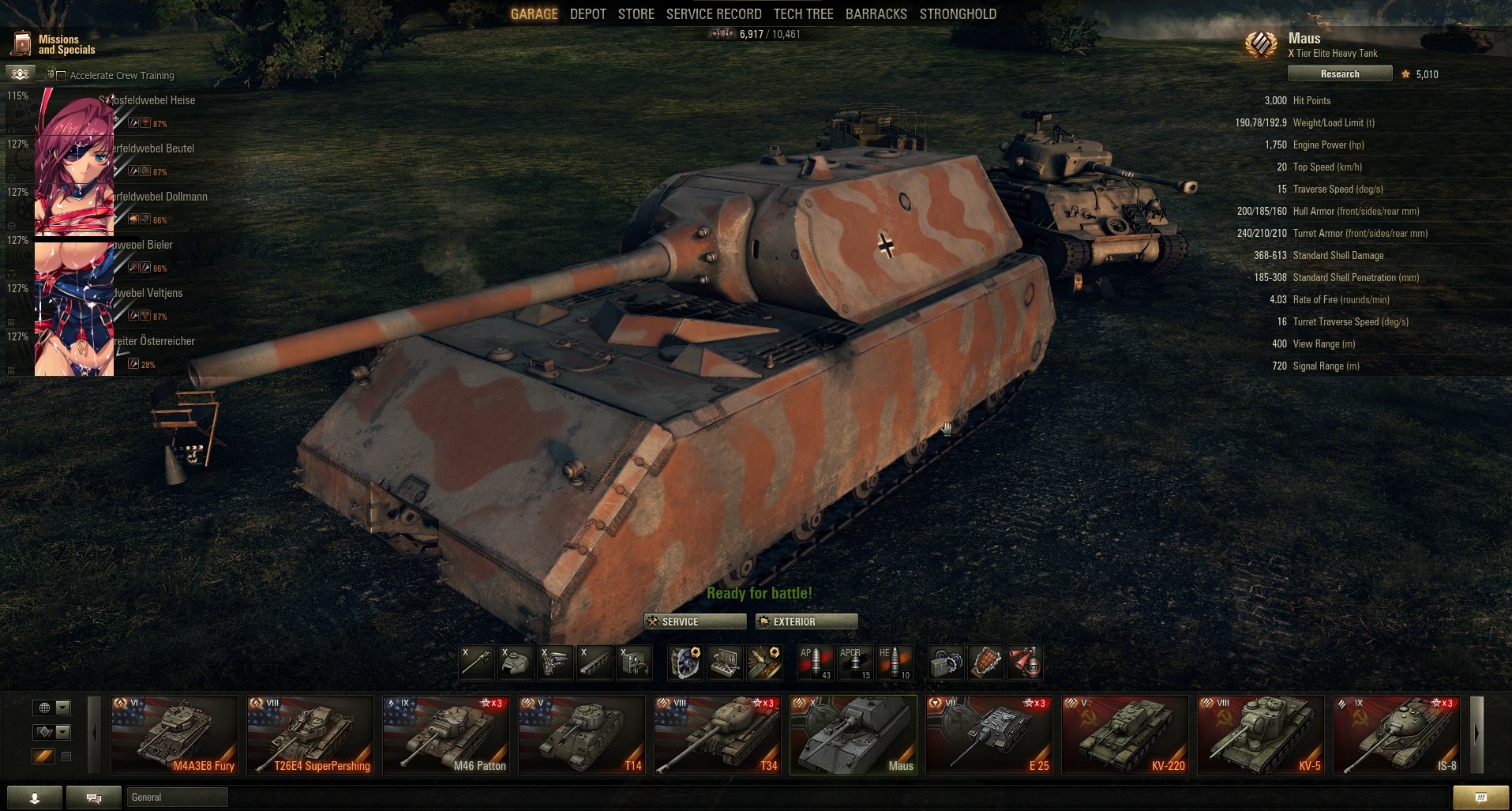Switch to the Store tab
The width and height of the screenshot is (1512, 811).
point(636,14)
